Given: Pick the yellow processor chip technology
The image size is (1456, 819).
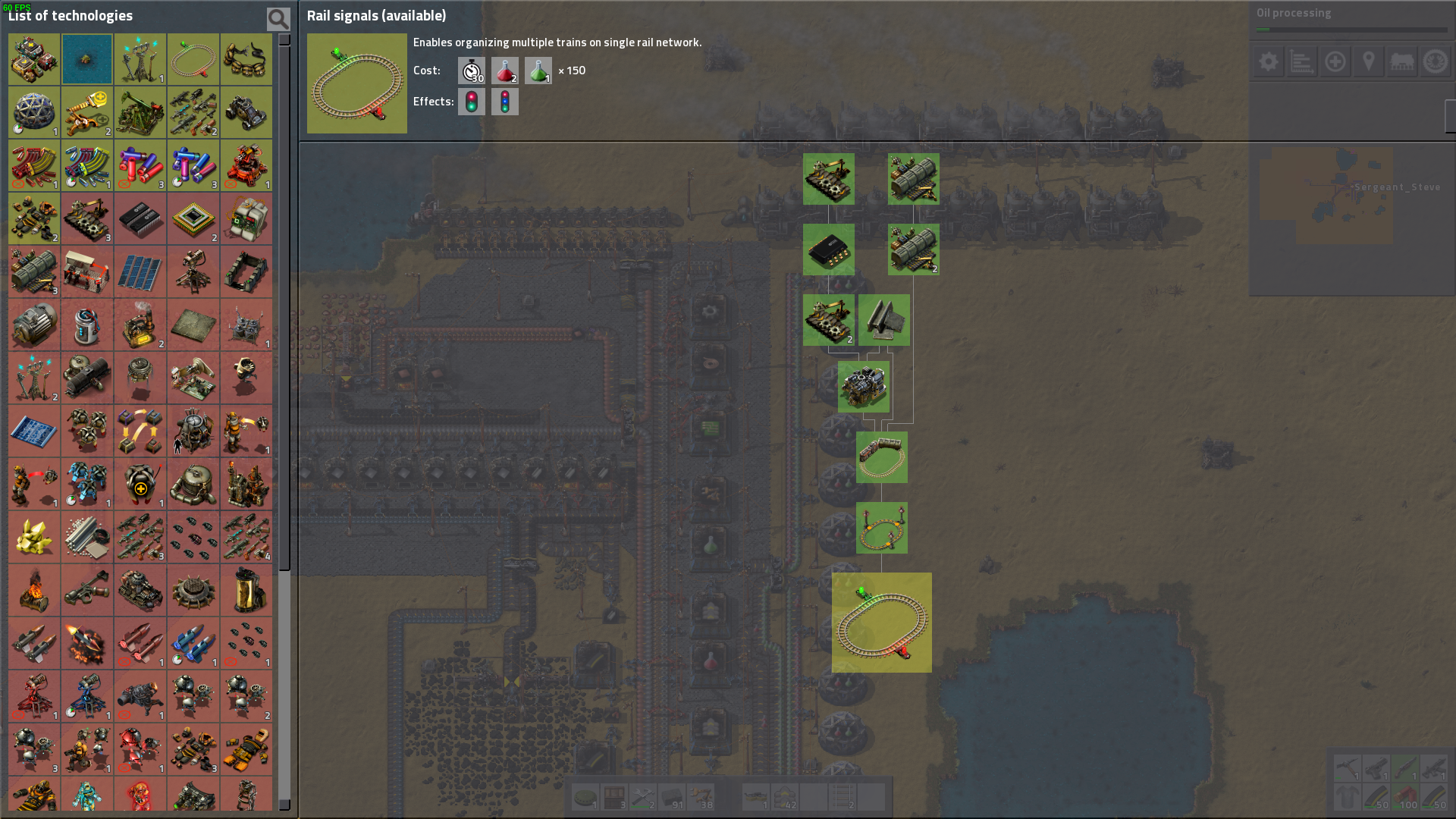Looking at the screenshot, I should (193, 218).
